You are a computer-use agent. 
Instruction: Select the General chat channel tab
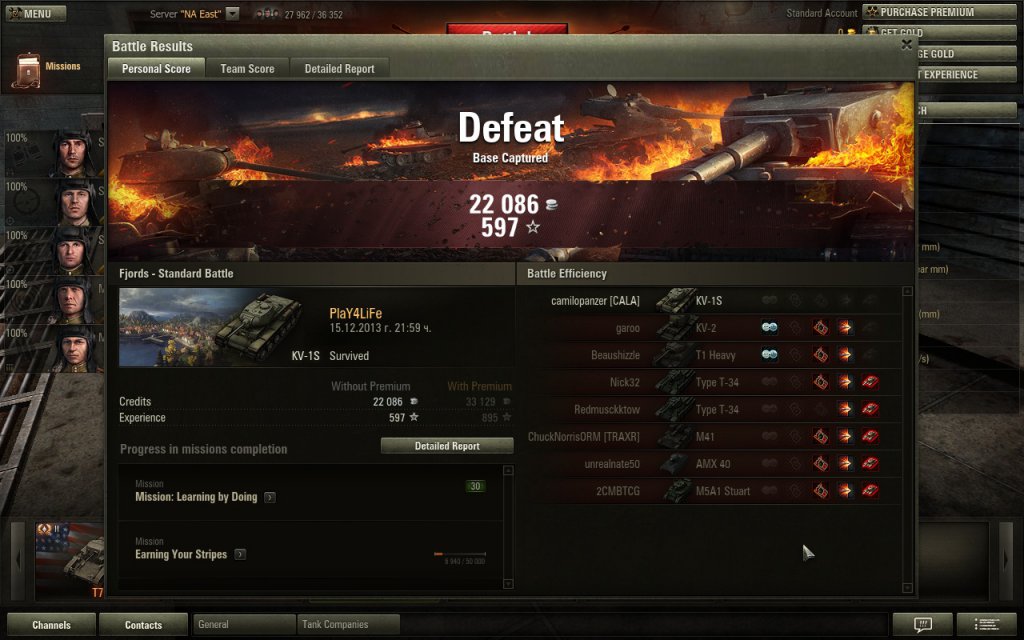point(243,625)
